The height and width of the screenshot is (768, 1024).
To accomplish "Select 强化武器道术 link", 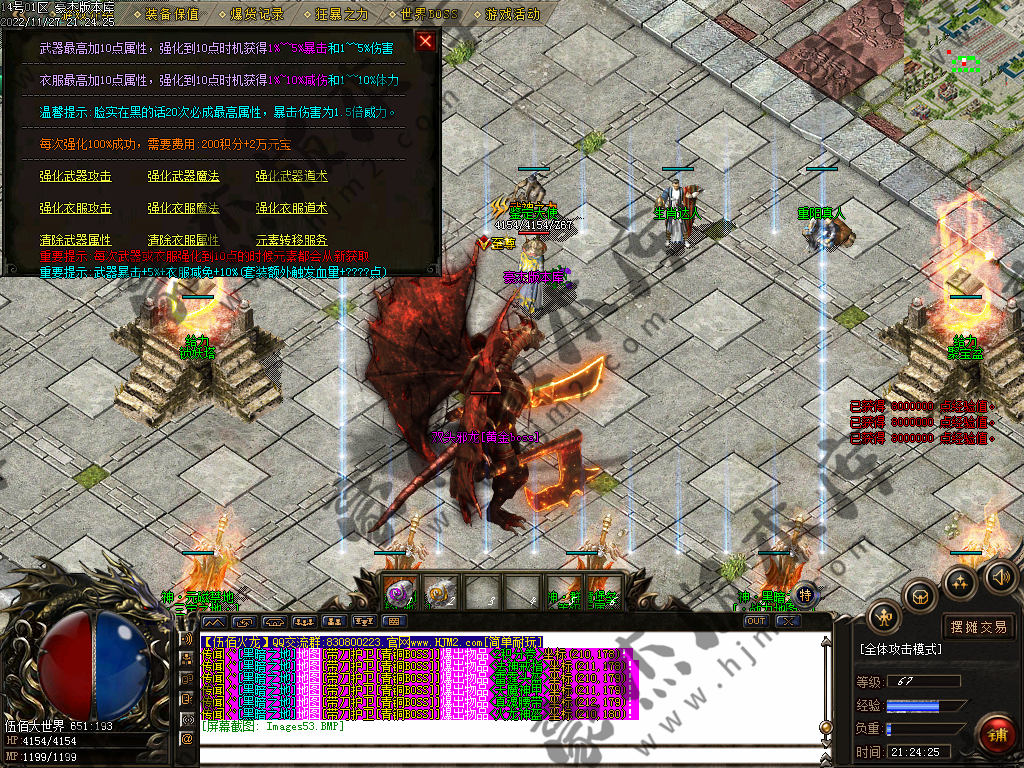I will (292, 176).
